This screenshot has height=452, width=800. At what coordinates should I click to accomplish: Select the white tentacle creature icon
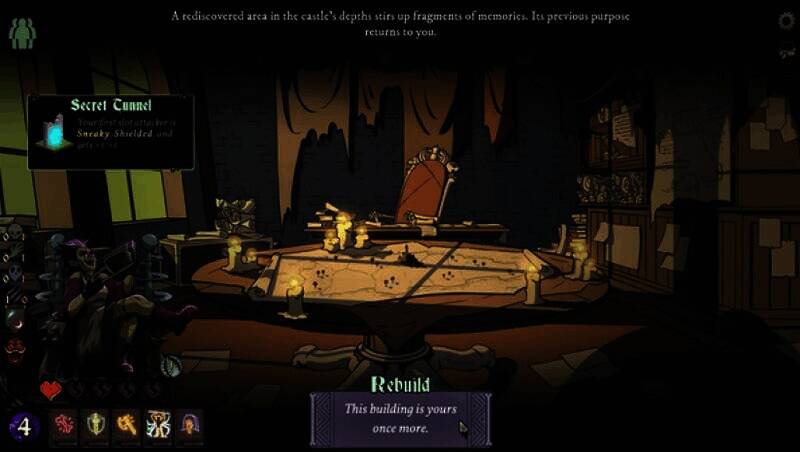point(158,426)
